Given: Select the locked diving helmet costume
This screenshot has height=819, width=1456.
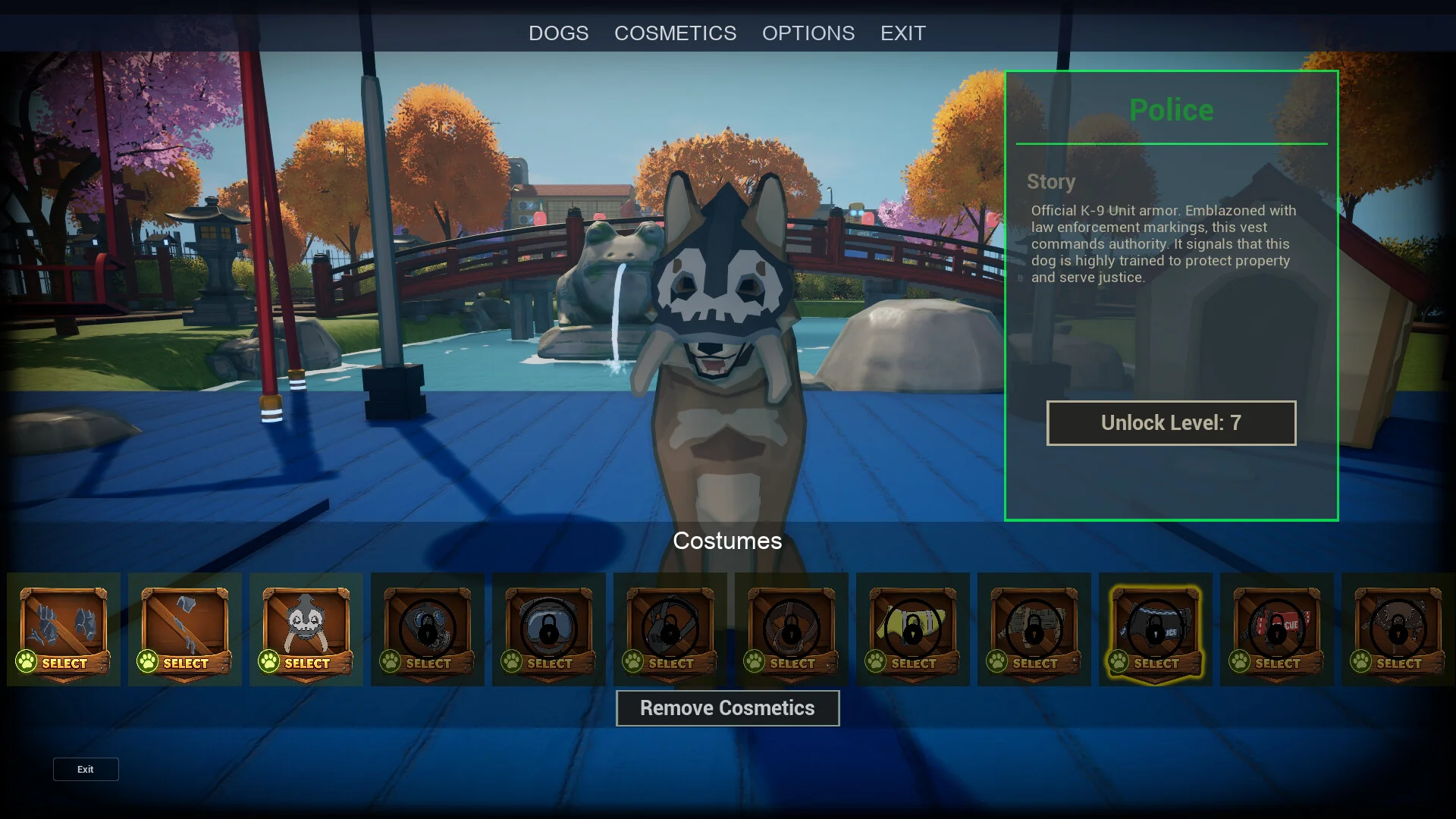Looking at the screenshot, I should (x=549, y=631).
